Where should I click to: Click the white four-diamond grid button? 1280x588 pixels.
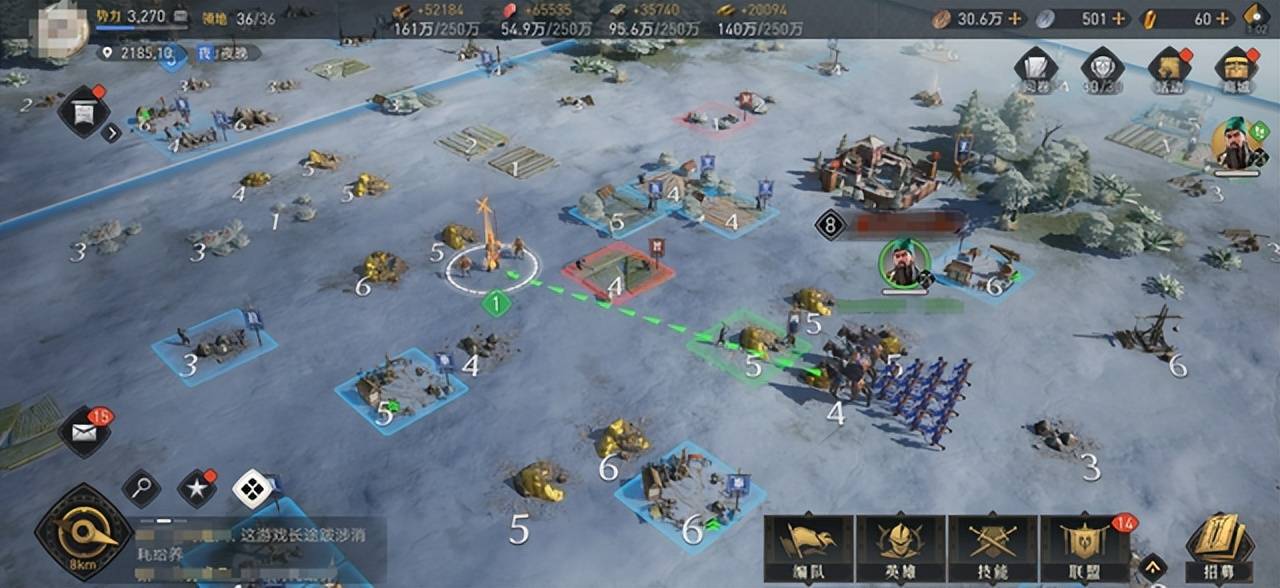[251, 489]
